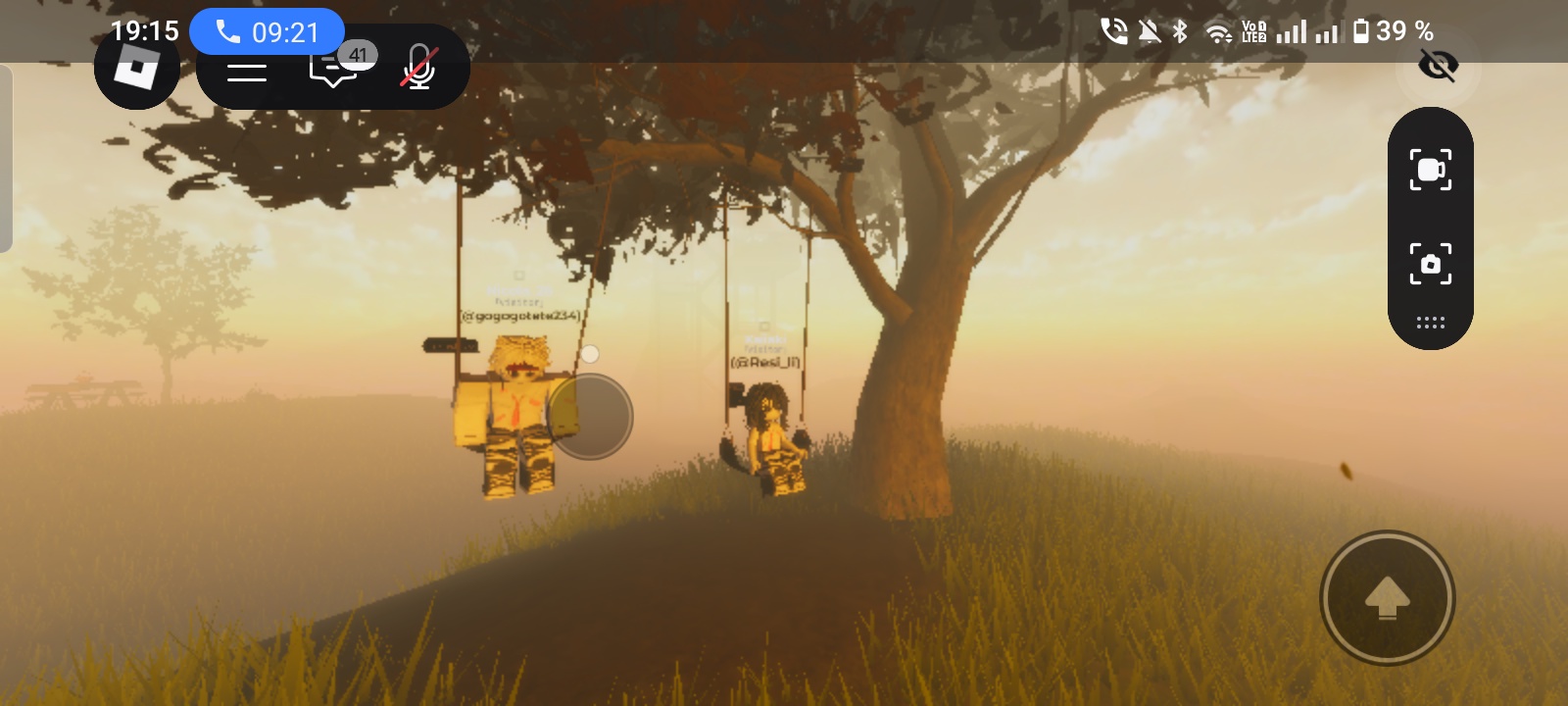Grab the side toolbar's dotted handle
This screenshot has height=706, width=1568.
(x=1430, y=323)
